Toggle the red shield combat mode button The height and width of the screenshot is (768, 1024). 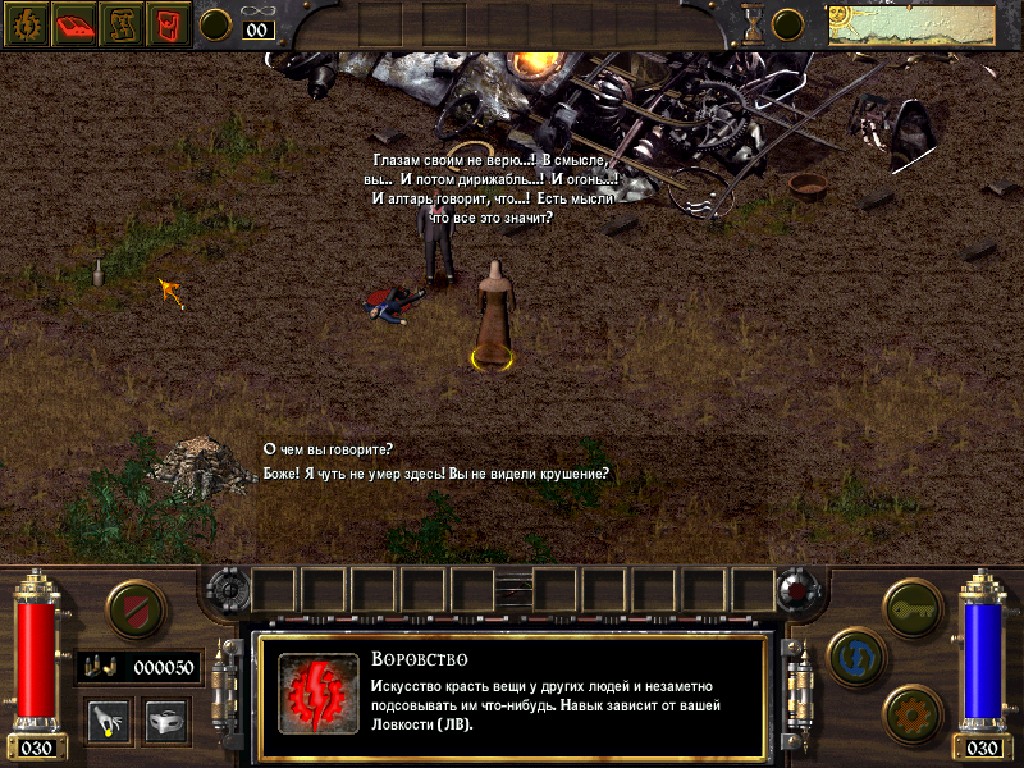pyautogui.click(x=136, y=608)
